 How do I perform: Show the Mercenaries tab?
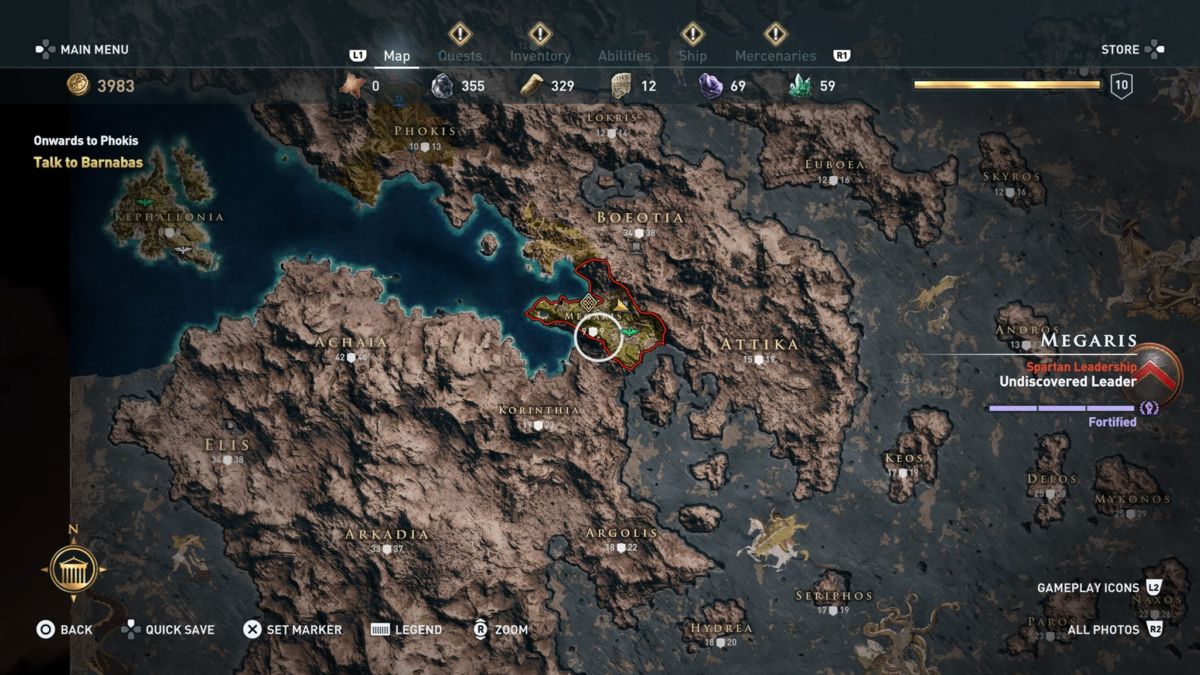click(x=775, y=56)
